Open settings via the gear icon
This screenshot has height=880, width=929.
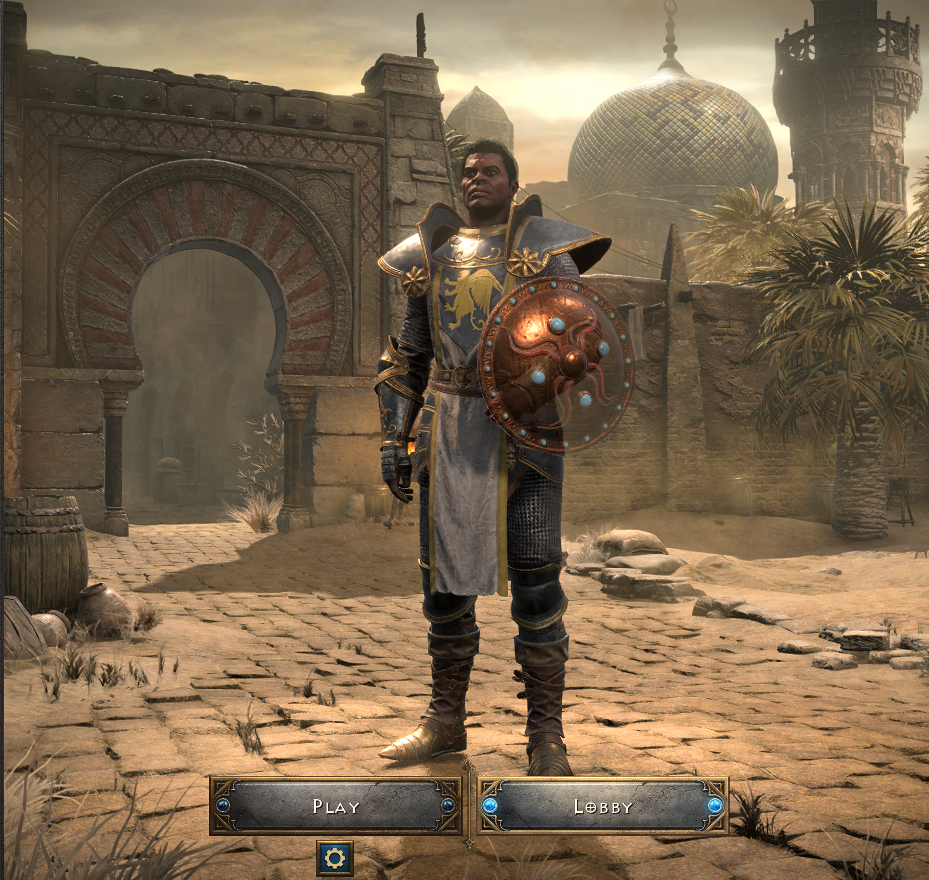tap(335, 857)
